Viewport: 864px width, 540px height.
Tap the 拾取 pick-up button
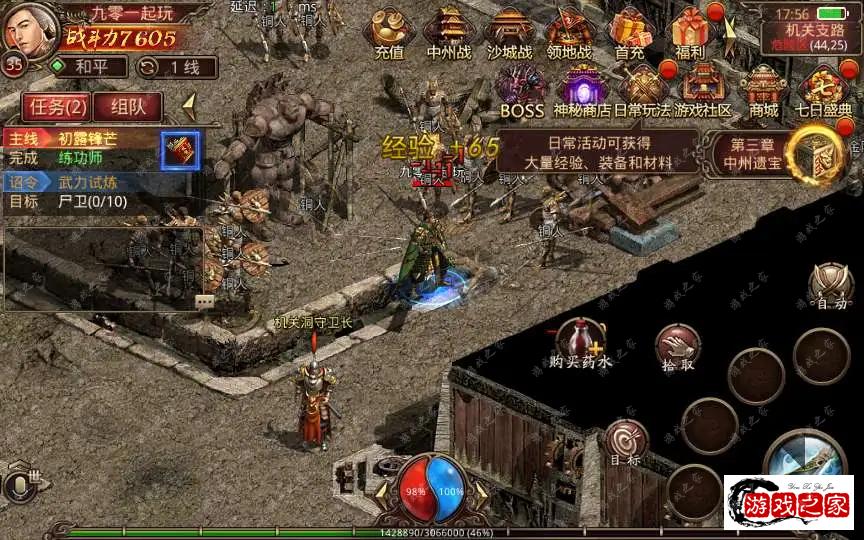pos(677,347)
